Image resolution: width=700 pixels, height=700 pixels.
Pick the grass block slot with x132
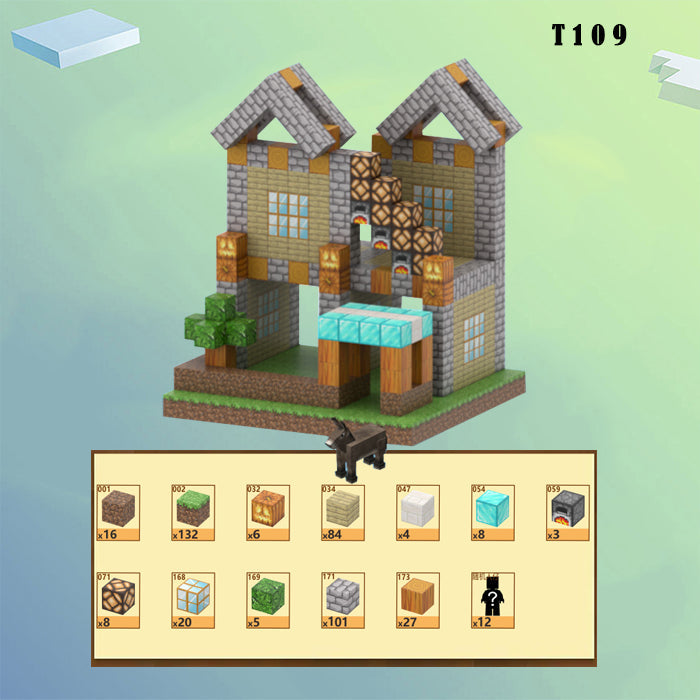click(x=193, y=510)
